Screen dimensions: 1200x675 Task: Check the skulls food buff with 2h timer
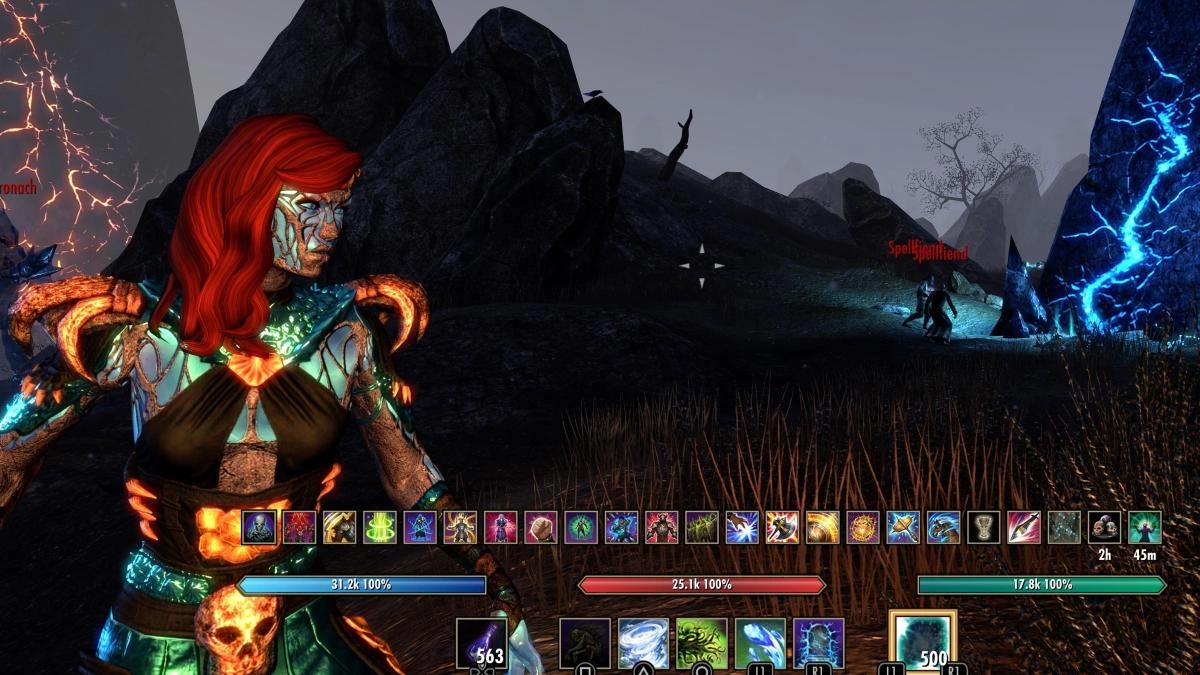tap(1104, 527)
